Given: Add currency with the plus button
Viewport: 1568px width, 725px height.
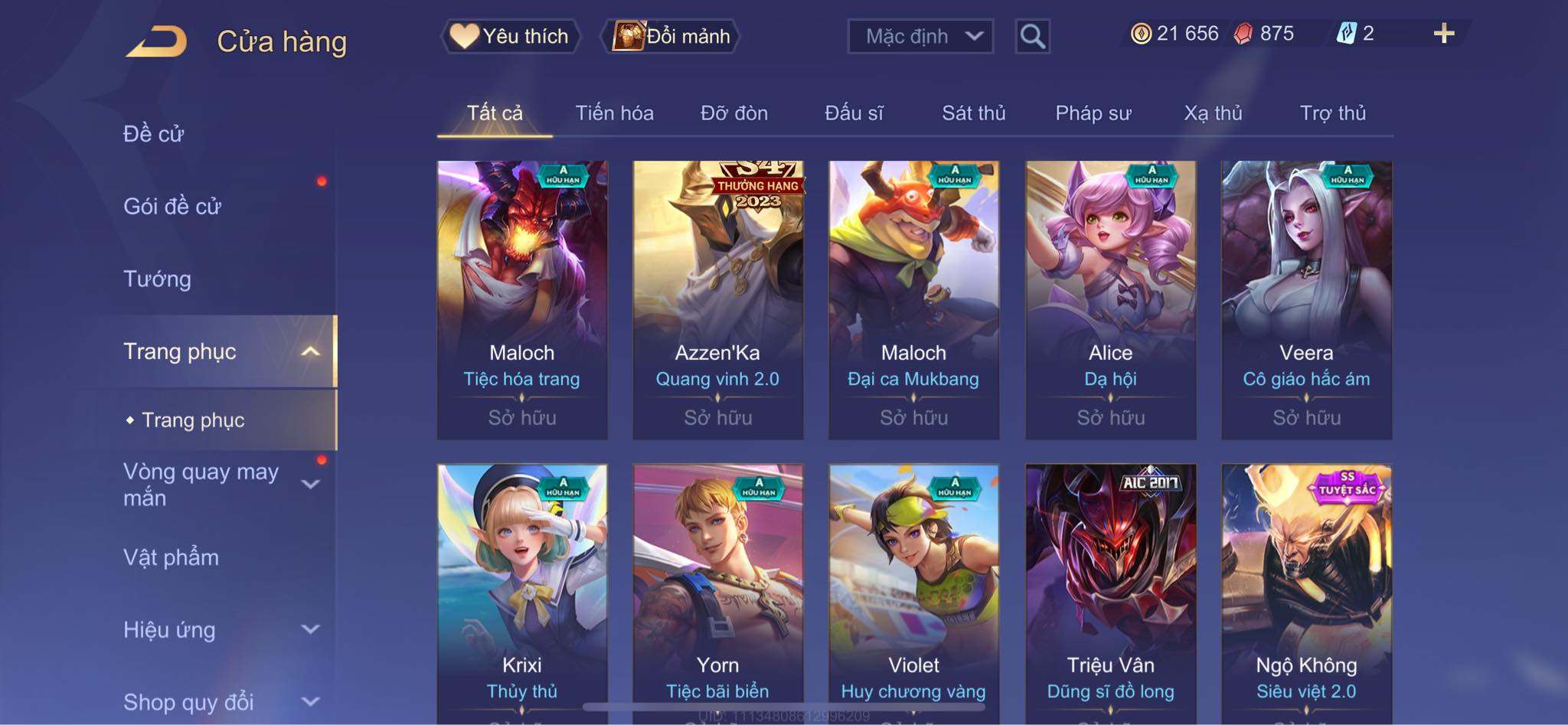Looking at the screenshot, I should tap(1443, 34).
